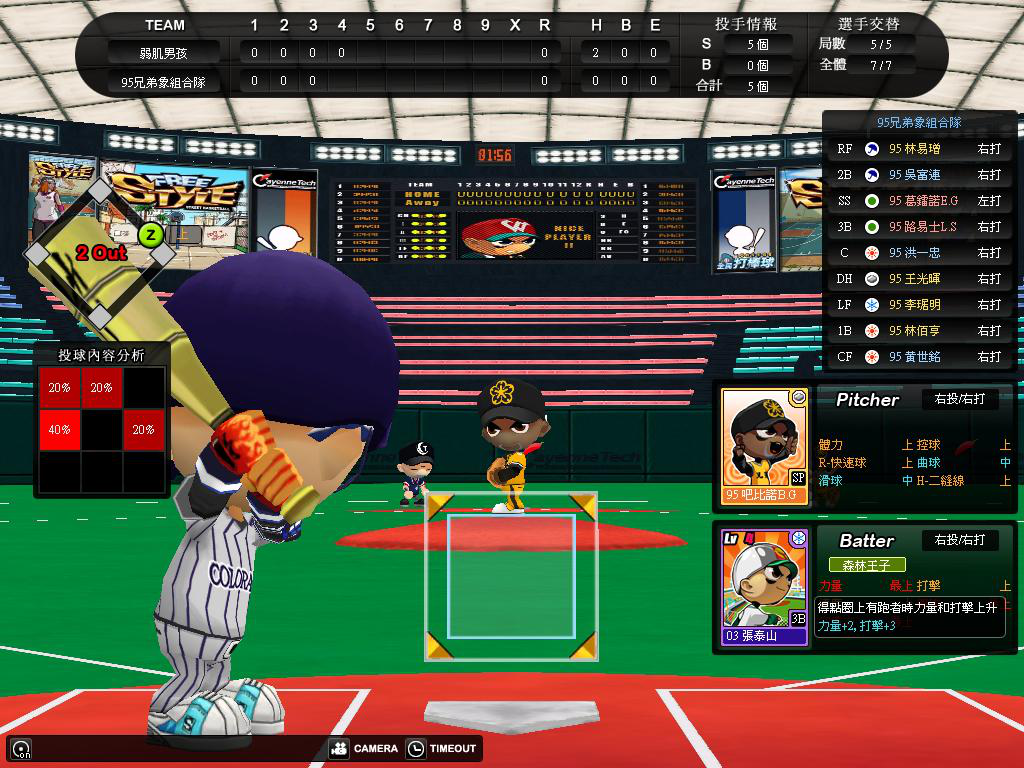The image size is (1024, 768).
Task: Open the CAMERA view option
Action: [x=364, y=748]
